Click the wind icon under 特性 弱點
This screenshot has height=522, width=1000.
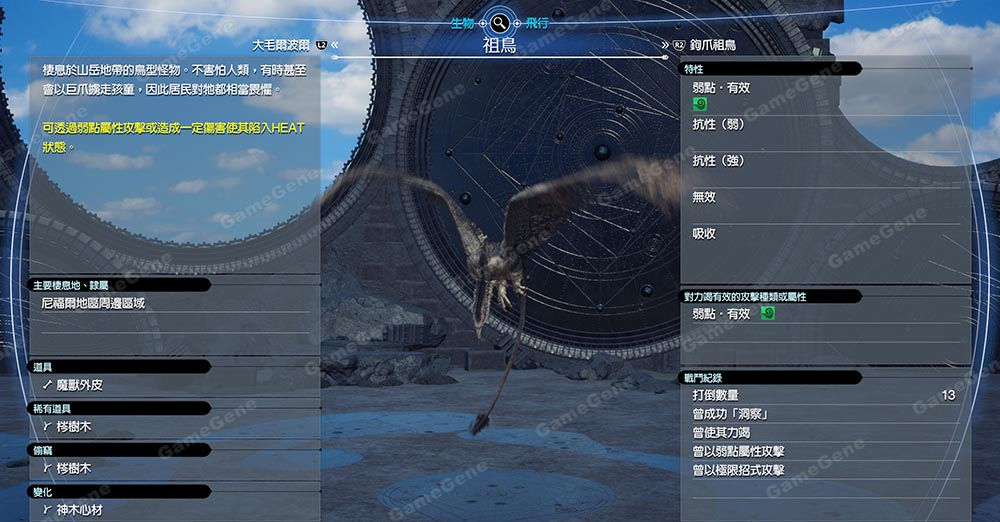(699, 103)
